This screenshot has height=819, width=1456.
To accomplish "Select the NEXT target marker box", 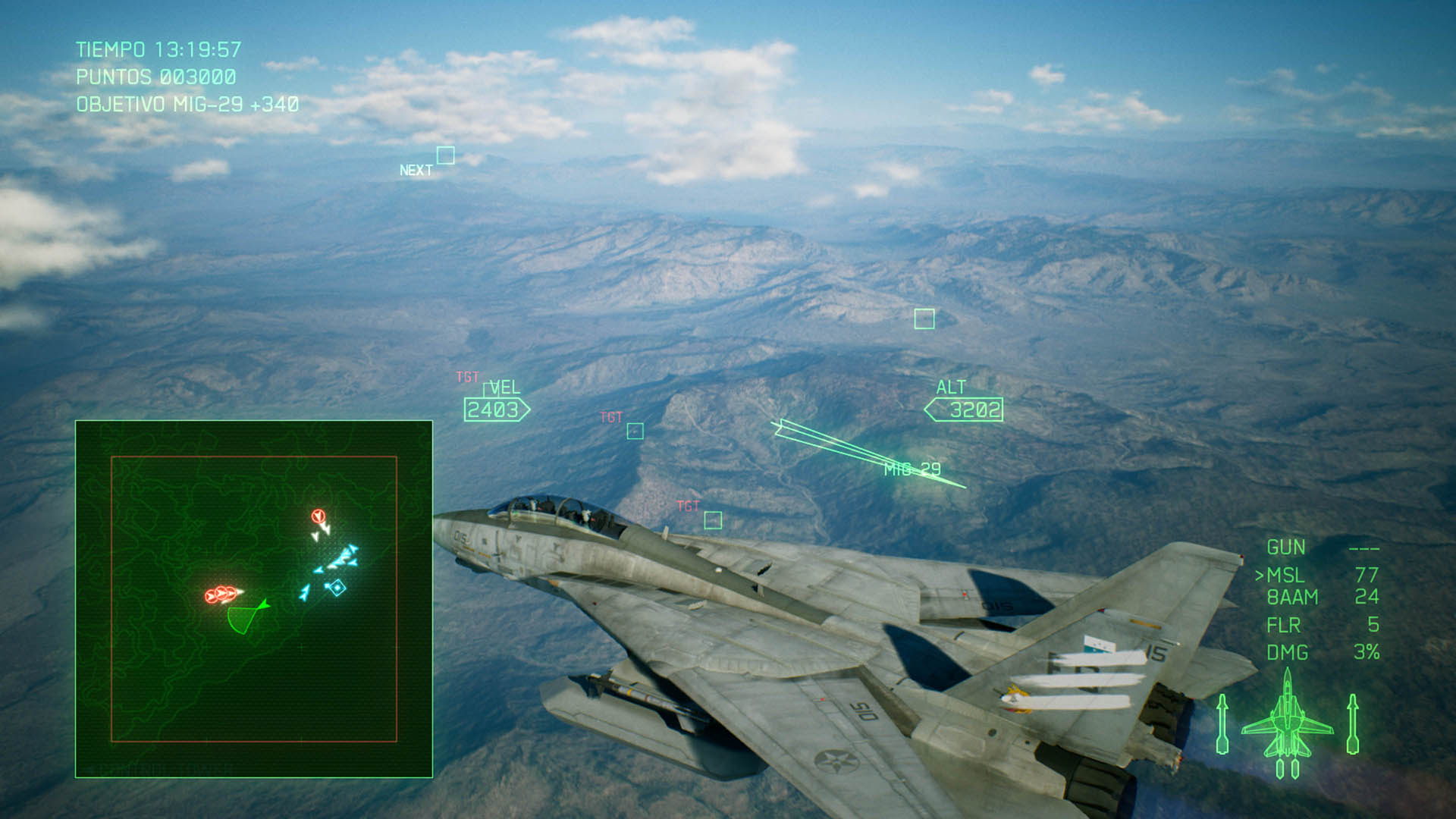I will [446, 155].
